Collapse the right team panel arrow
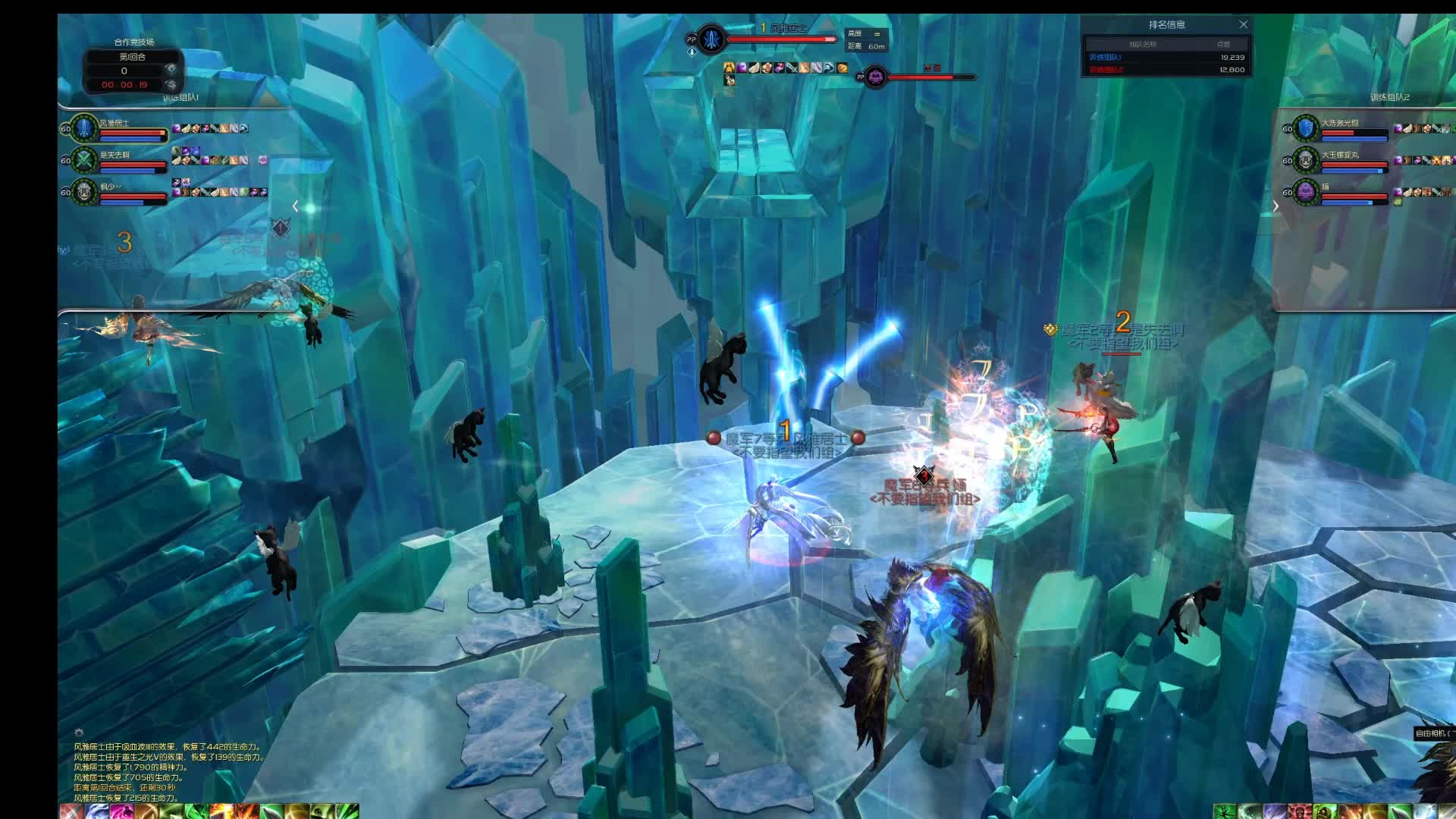Screen dimensions: 1456x819 (1276, 206)
